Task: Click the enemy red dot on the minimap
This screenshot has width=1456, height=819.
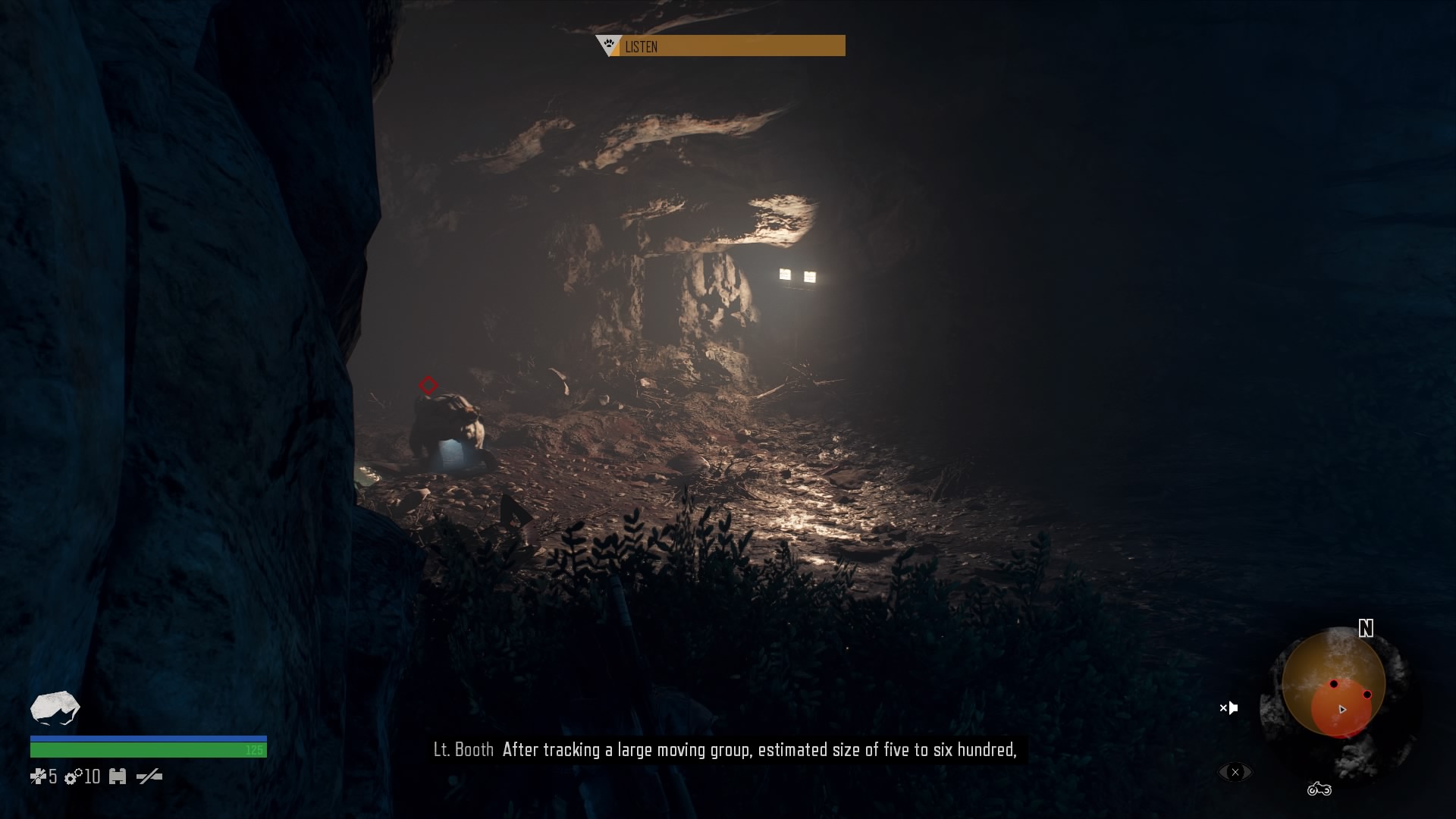Action: [x=1333, y=684]
